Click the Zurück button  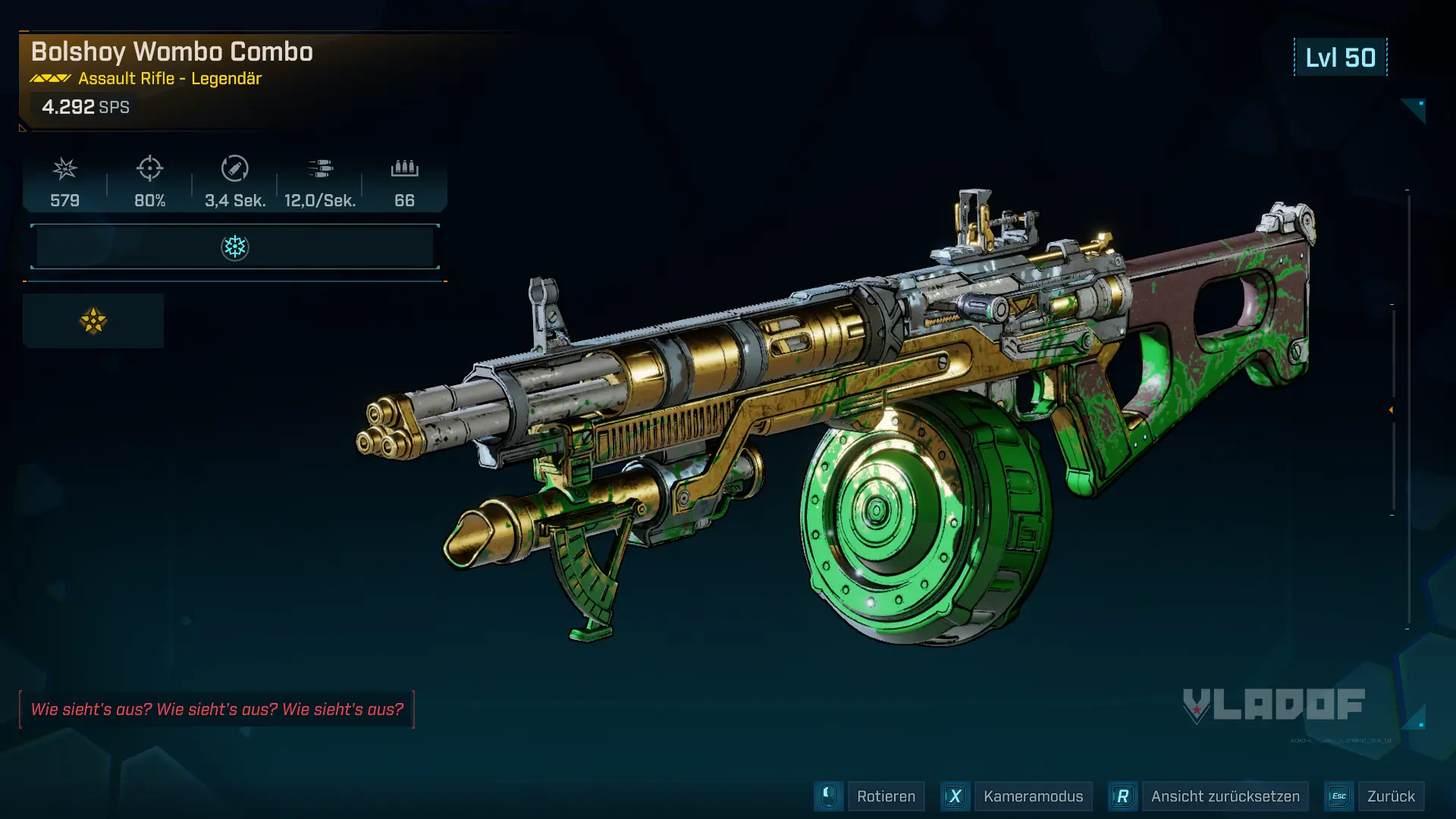1390,796
